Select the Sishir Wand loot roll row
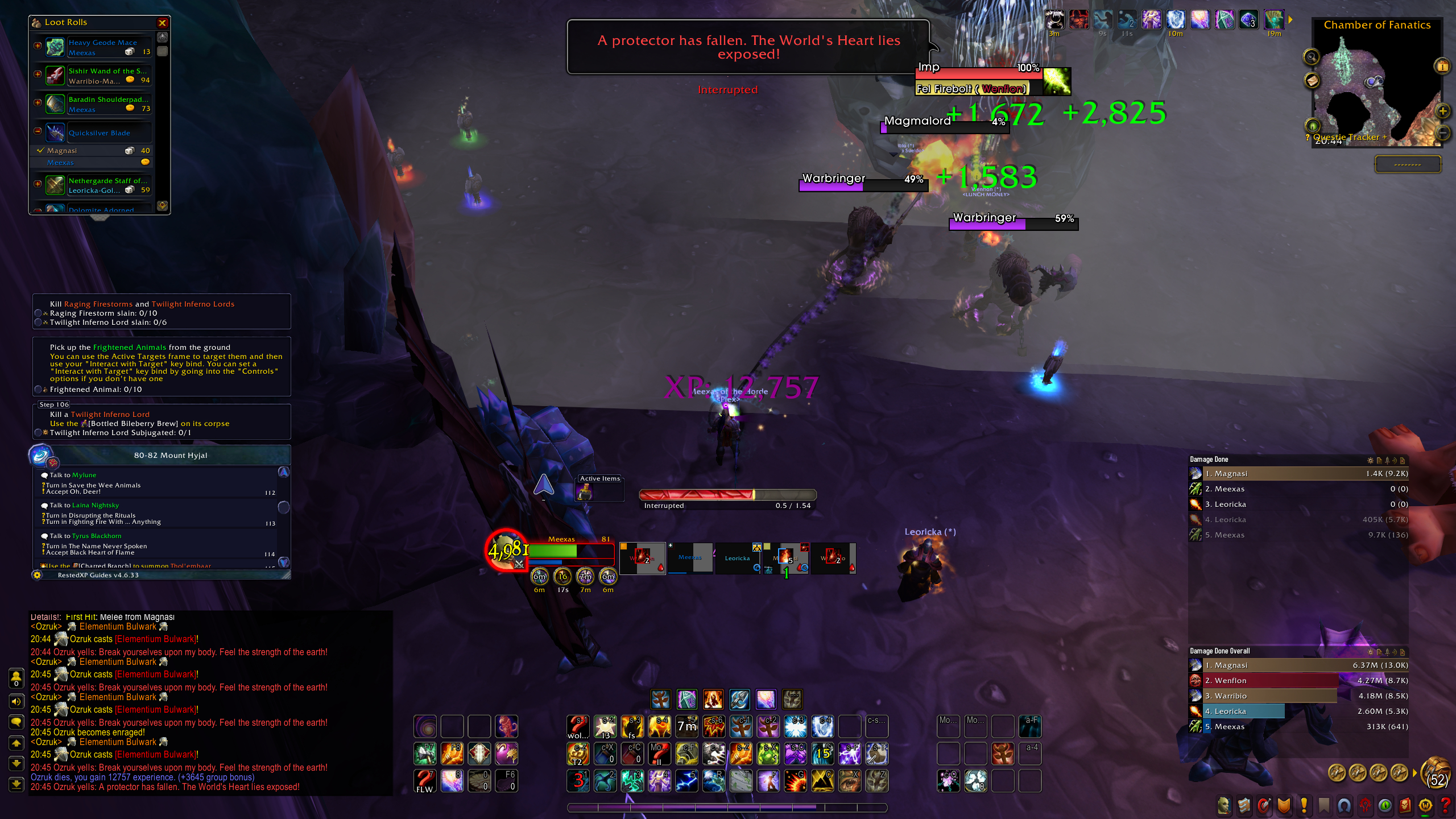The width and height of the screenshot is (1456, 819). click(x=108, y=75)
